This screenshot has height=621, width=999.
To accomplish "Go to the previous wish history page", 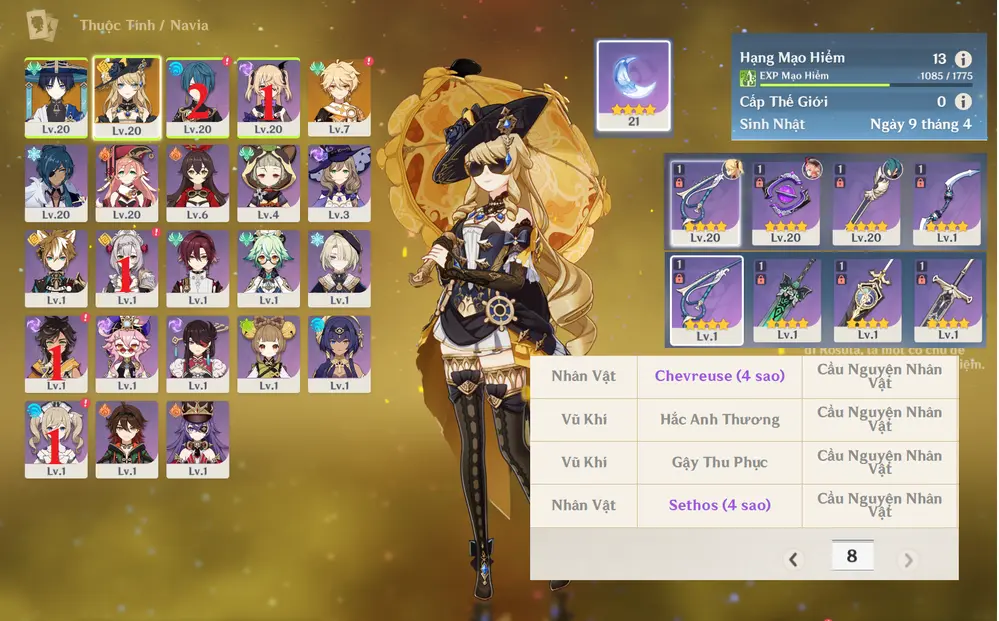I will coord(794,559).
